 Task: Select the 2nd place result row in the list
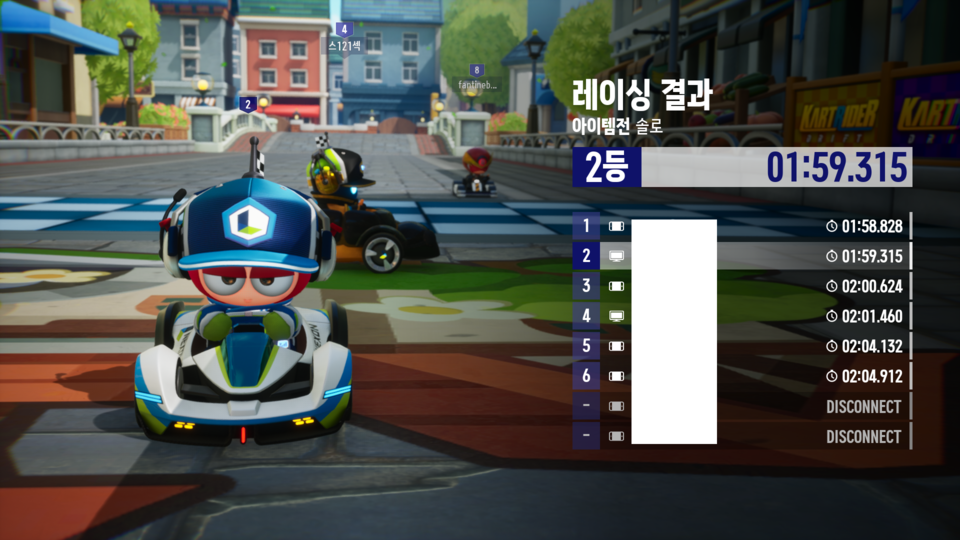click(741, 256)
